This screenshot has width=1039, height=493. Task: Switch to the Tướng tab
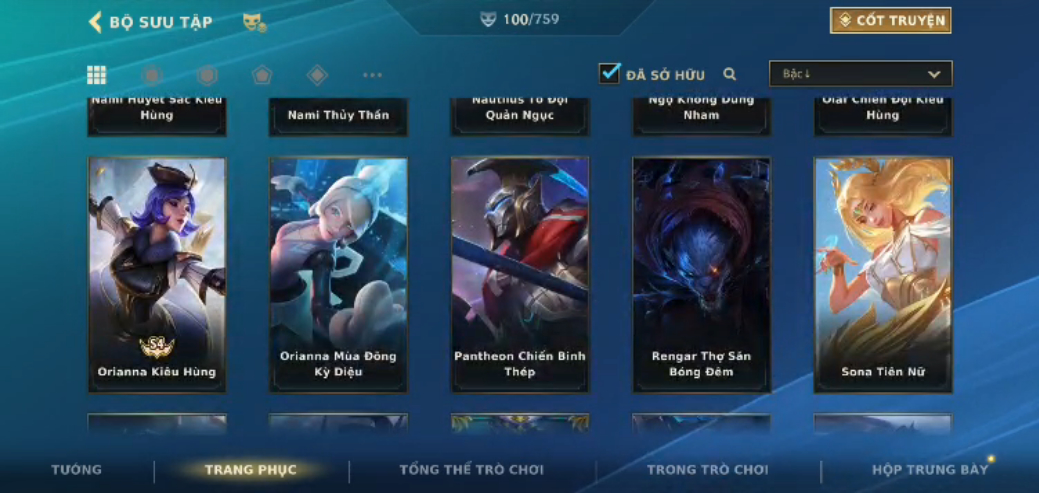(x=77, y=469)
